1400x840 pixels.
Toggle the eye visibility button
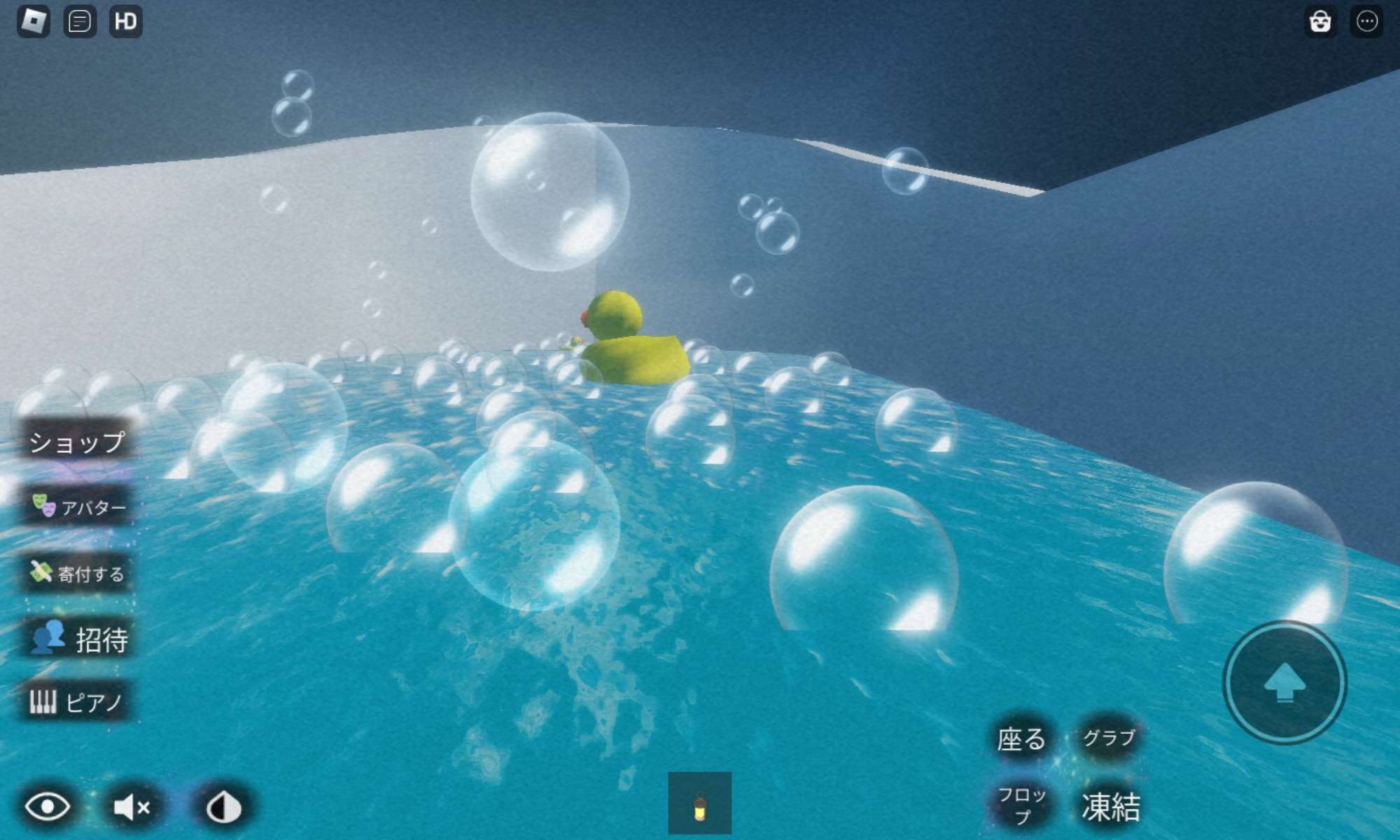pyautogui.click(x=48, y=807)
